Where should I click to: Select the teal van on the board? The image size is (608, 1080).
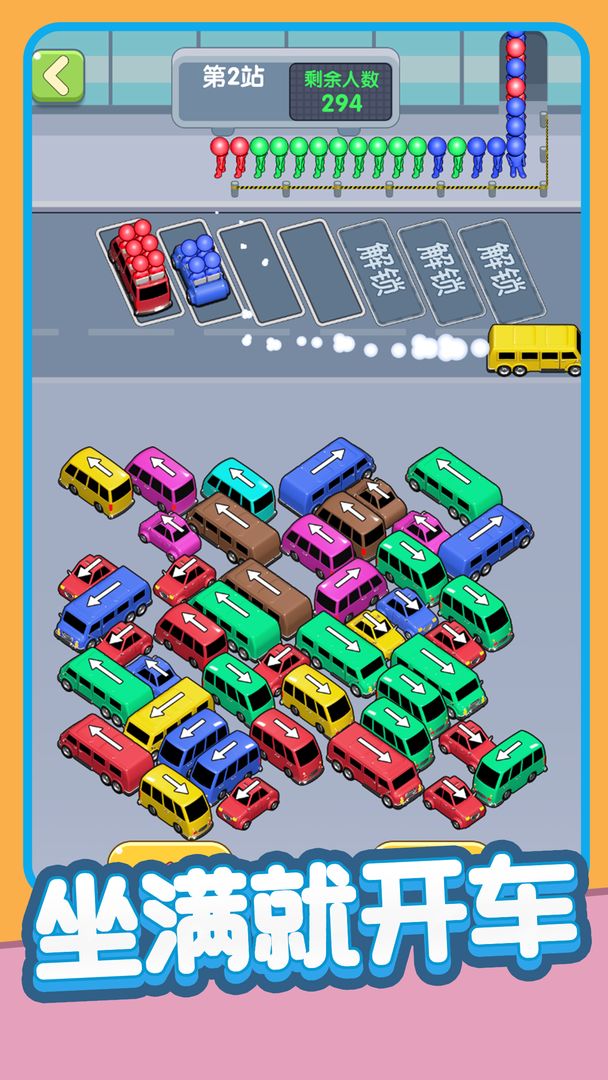tap(239, 485)
